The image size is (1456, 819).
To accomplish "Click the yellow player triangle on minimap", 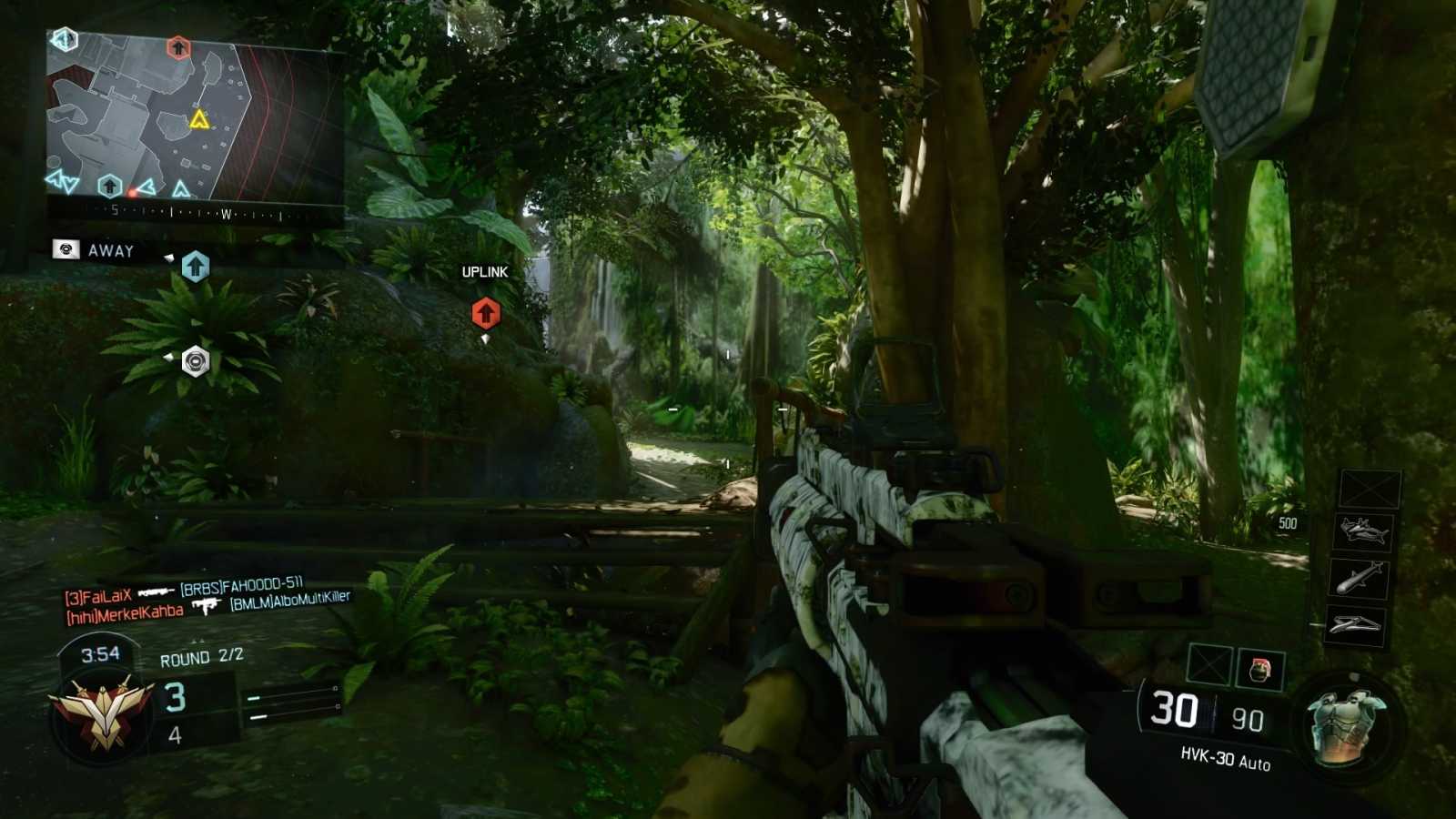I will (x=199, y=117).
